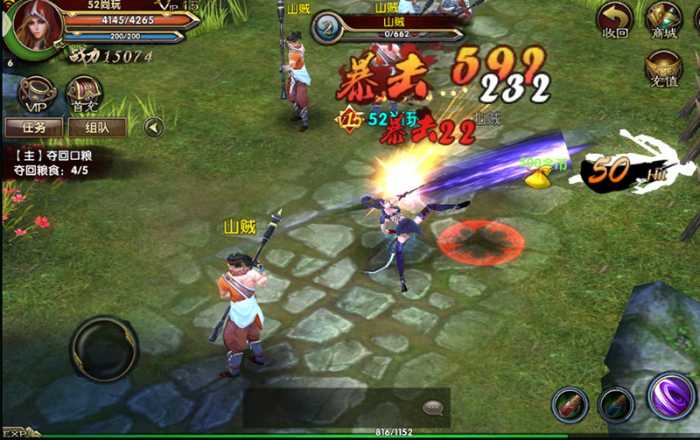Use the blue mana potion
Image resolution: width=700 pixels, height=440 pixels.
[616, 404]
